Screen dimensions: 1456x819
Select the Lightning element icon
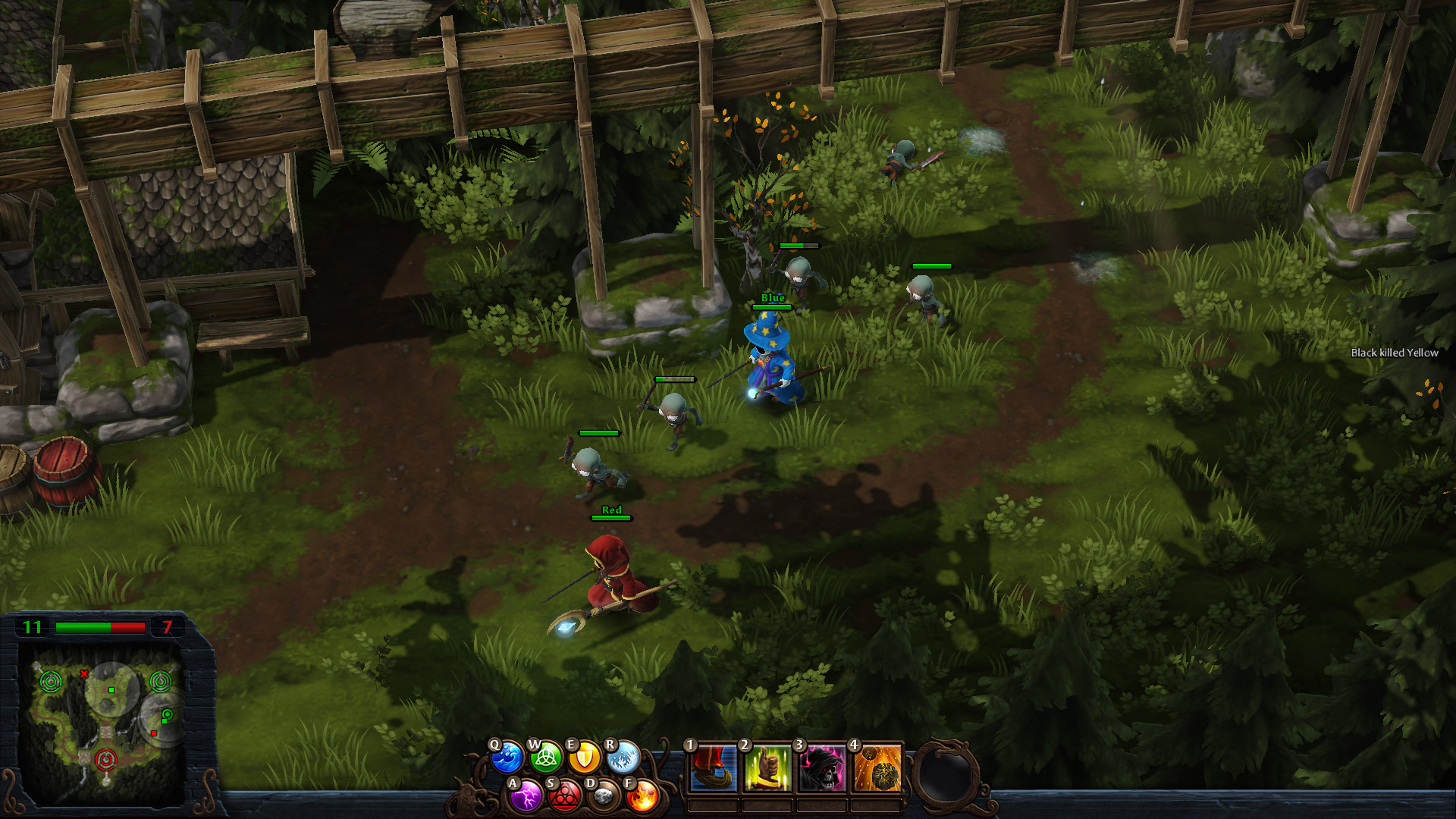526,796
